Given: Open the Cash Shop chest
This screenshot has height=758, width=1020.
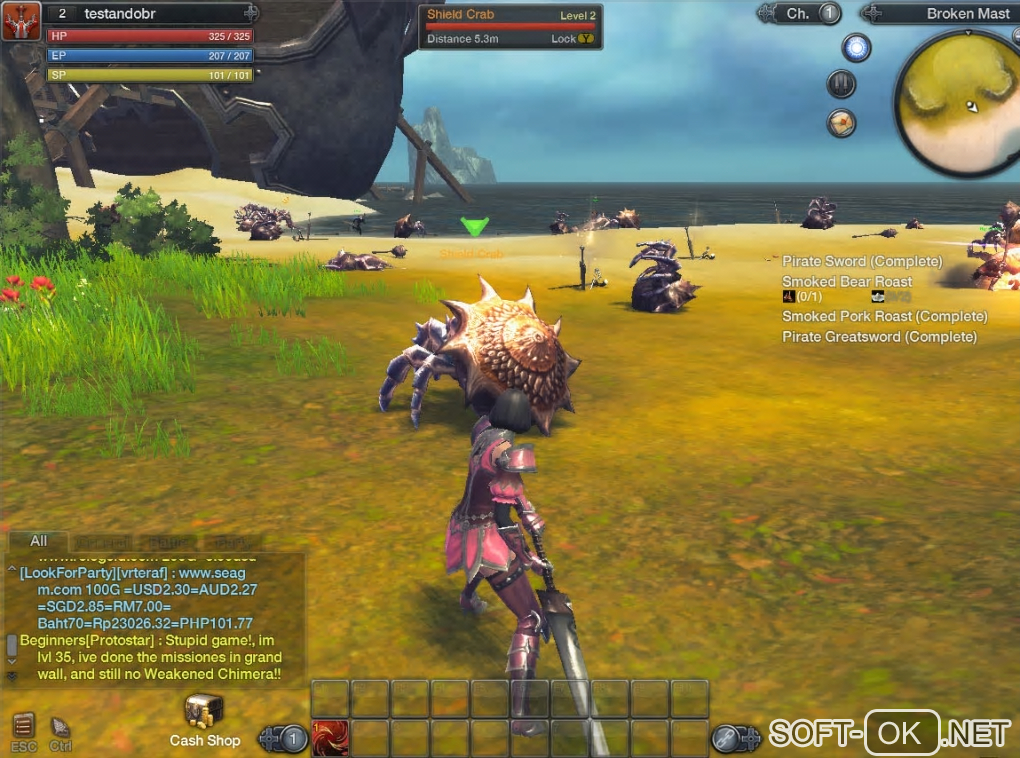Looking at the screenshot, I should tap(204, 712).
